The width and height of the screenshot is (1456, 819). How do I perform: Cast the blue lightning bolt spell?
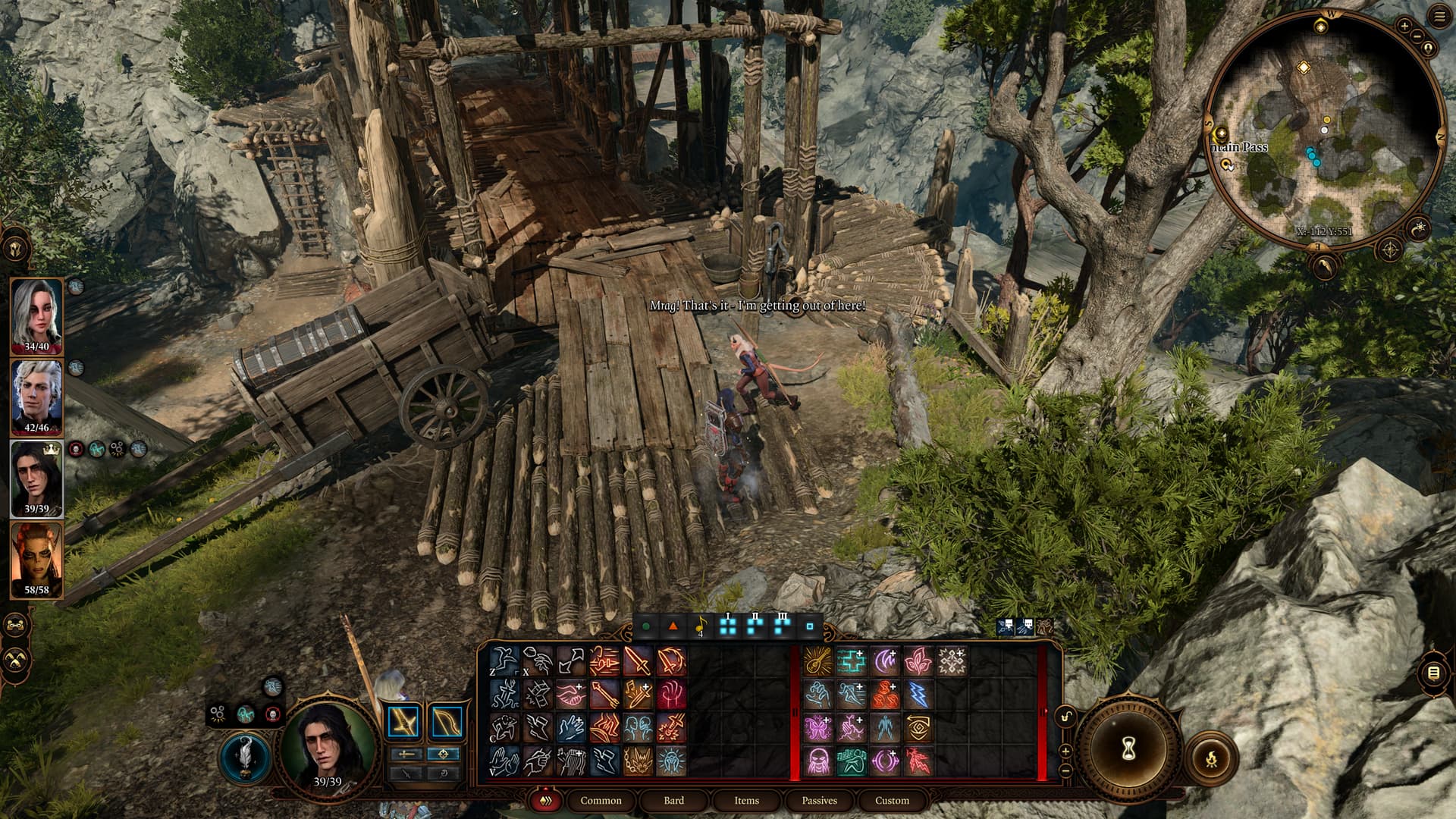point(918,695)
